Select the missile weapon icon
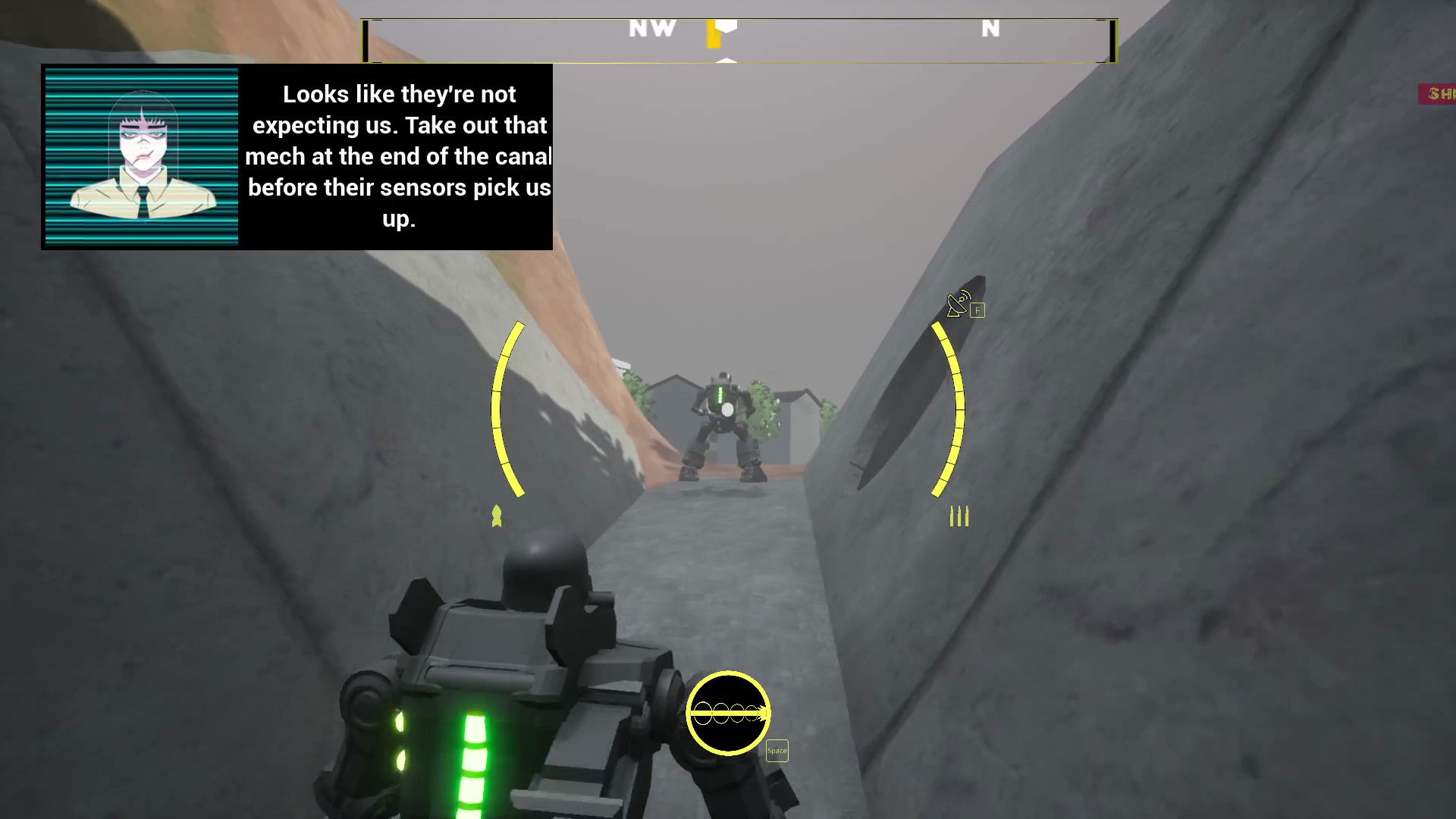The width and height of the screenshot is (1456, 819). (497, 516)
